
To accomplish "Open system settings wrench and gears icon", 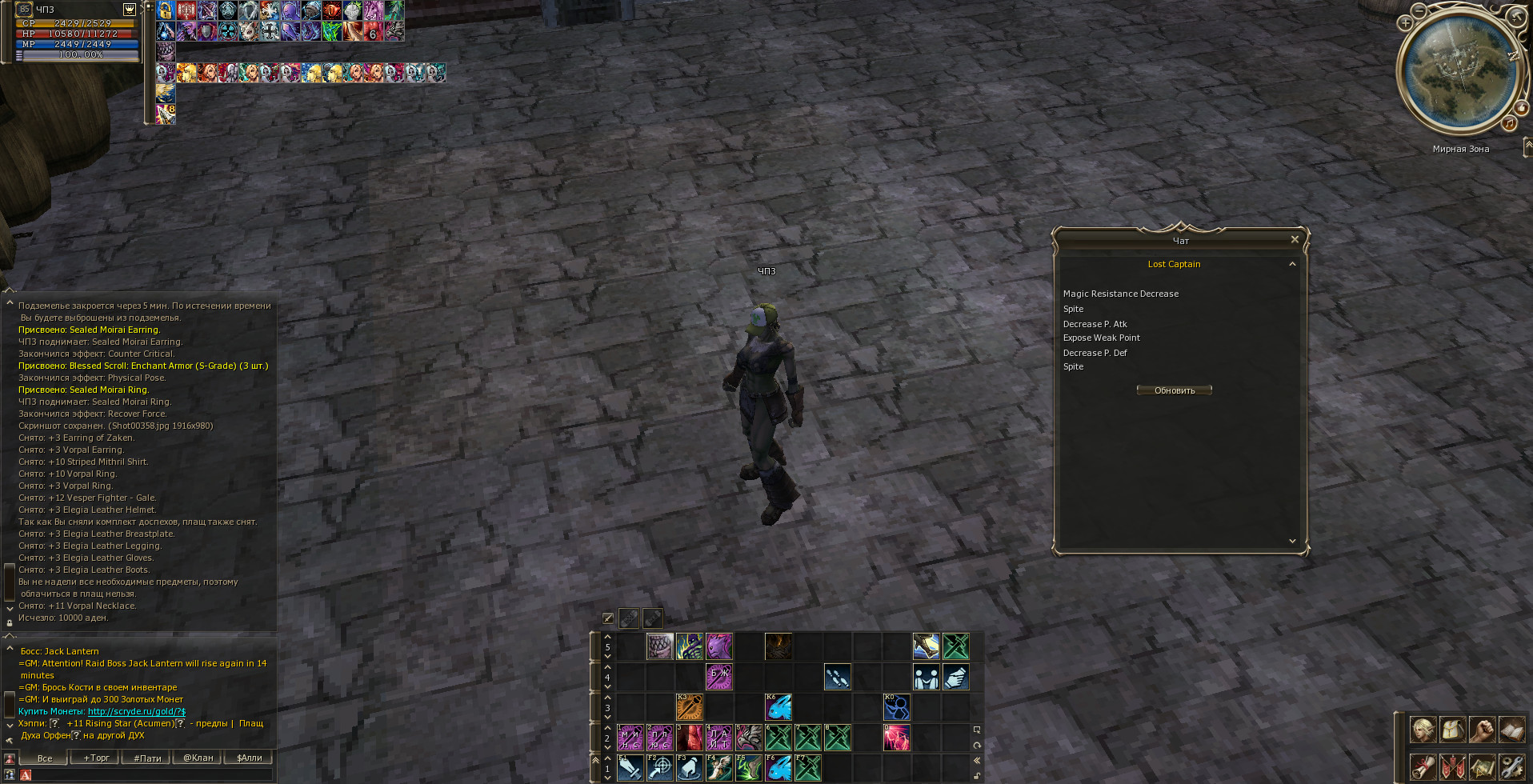I will pos(1511,766).
